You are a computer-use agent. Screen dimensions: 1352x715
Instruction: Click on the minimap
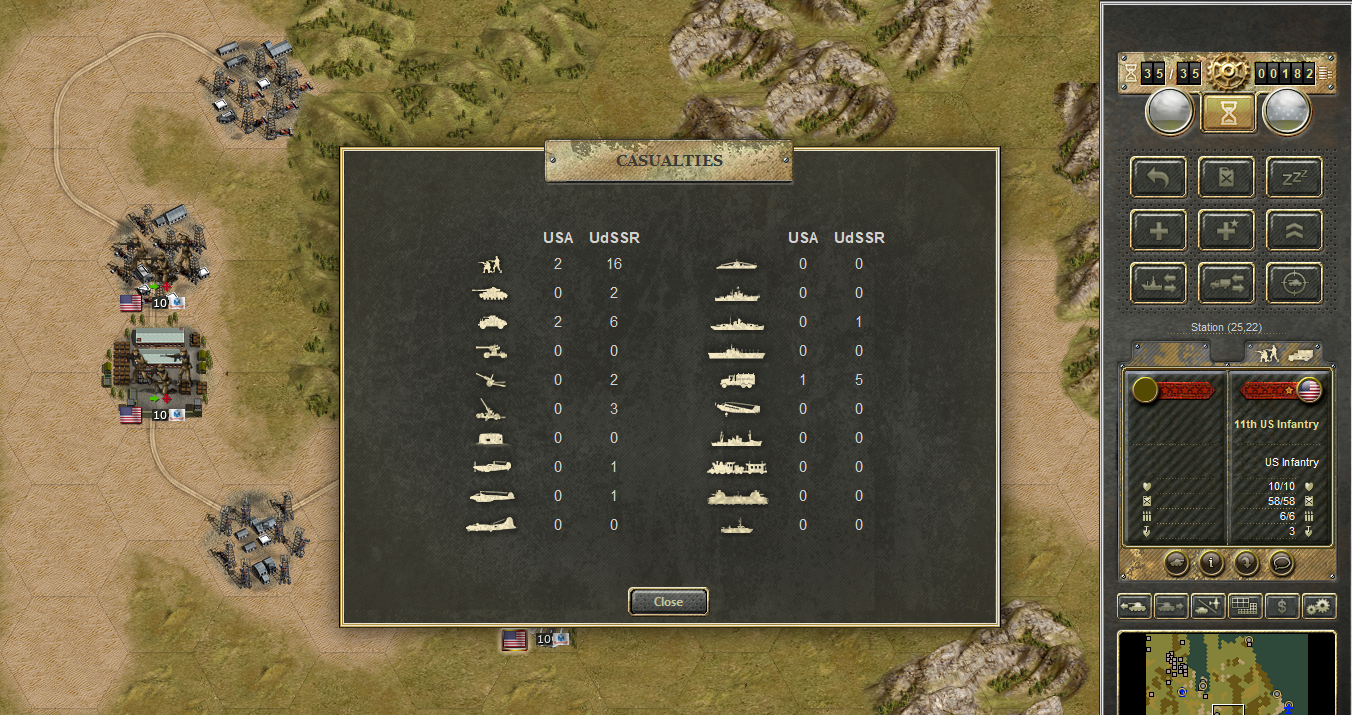[x=1226, y=672]
